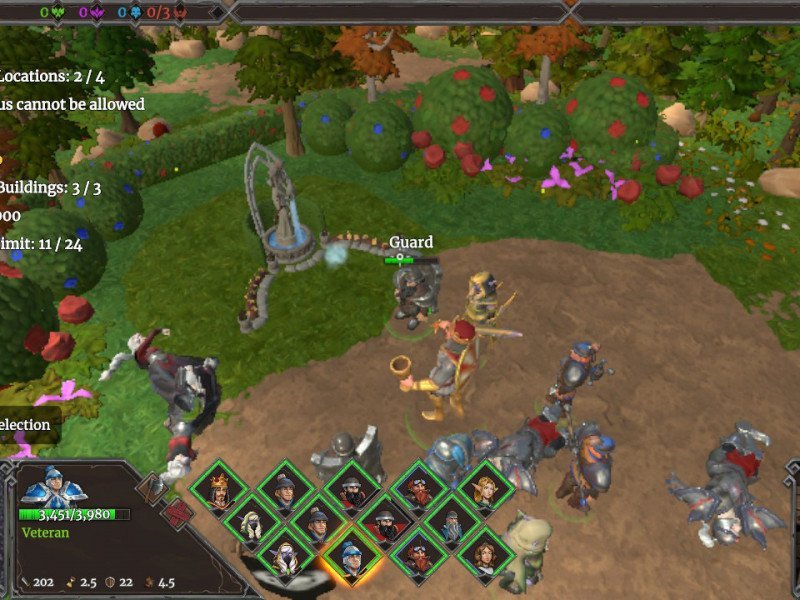Select the blonde elf portrait in top row
Image resolution: width=800 pixels, height=600 pixels.
486,489
